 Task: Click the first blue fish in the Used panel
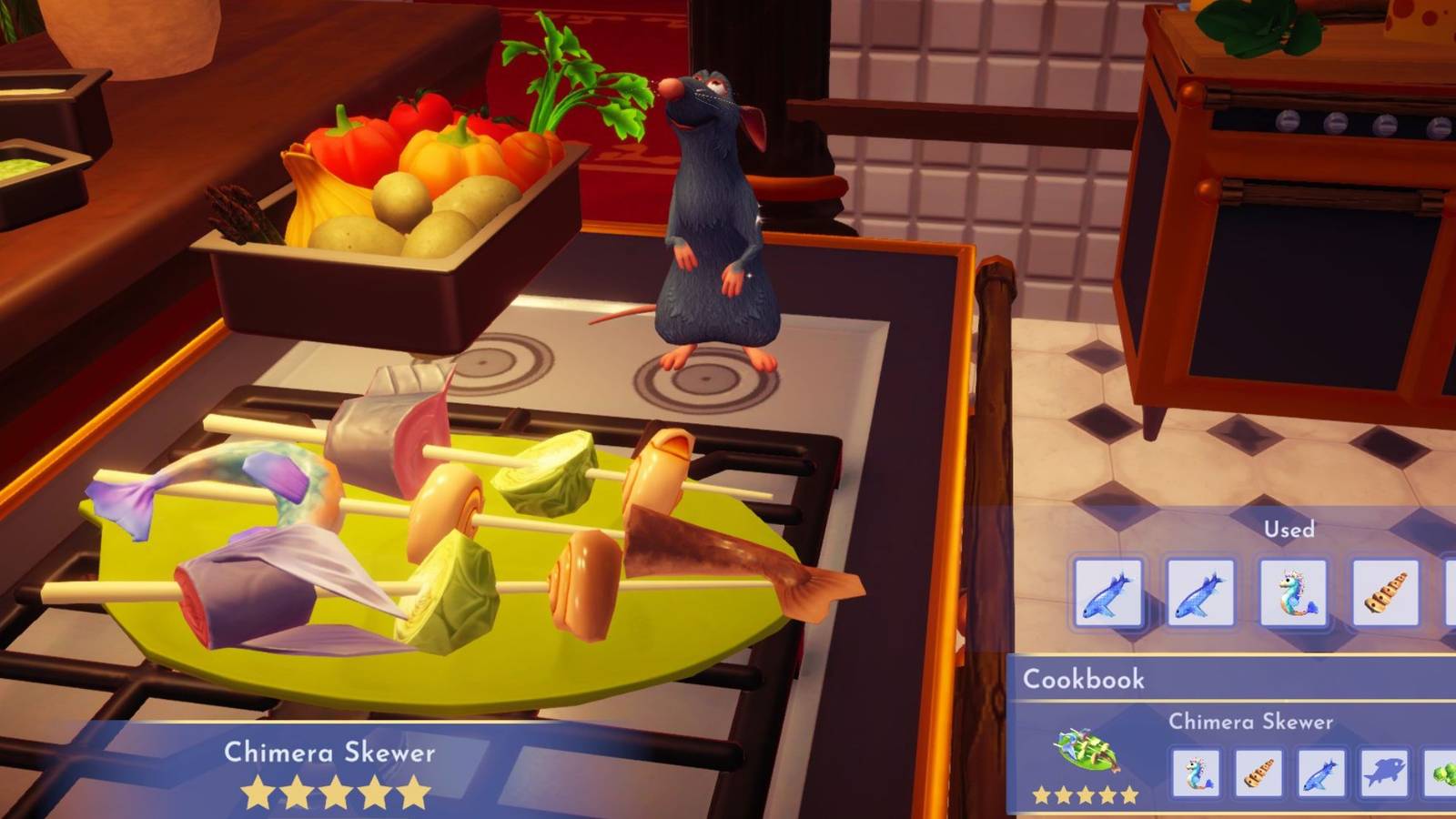pos(1107,591)
